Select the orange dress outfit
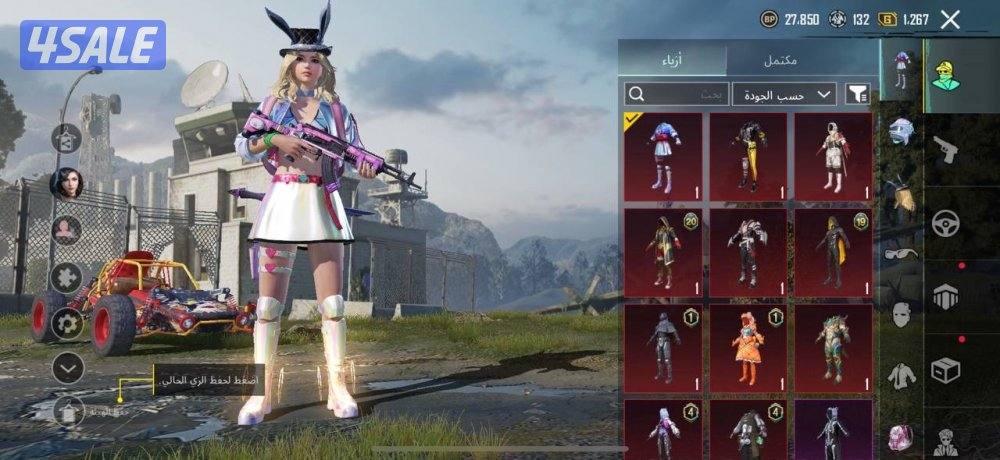 [x=747, y=348]
